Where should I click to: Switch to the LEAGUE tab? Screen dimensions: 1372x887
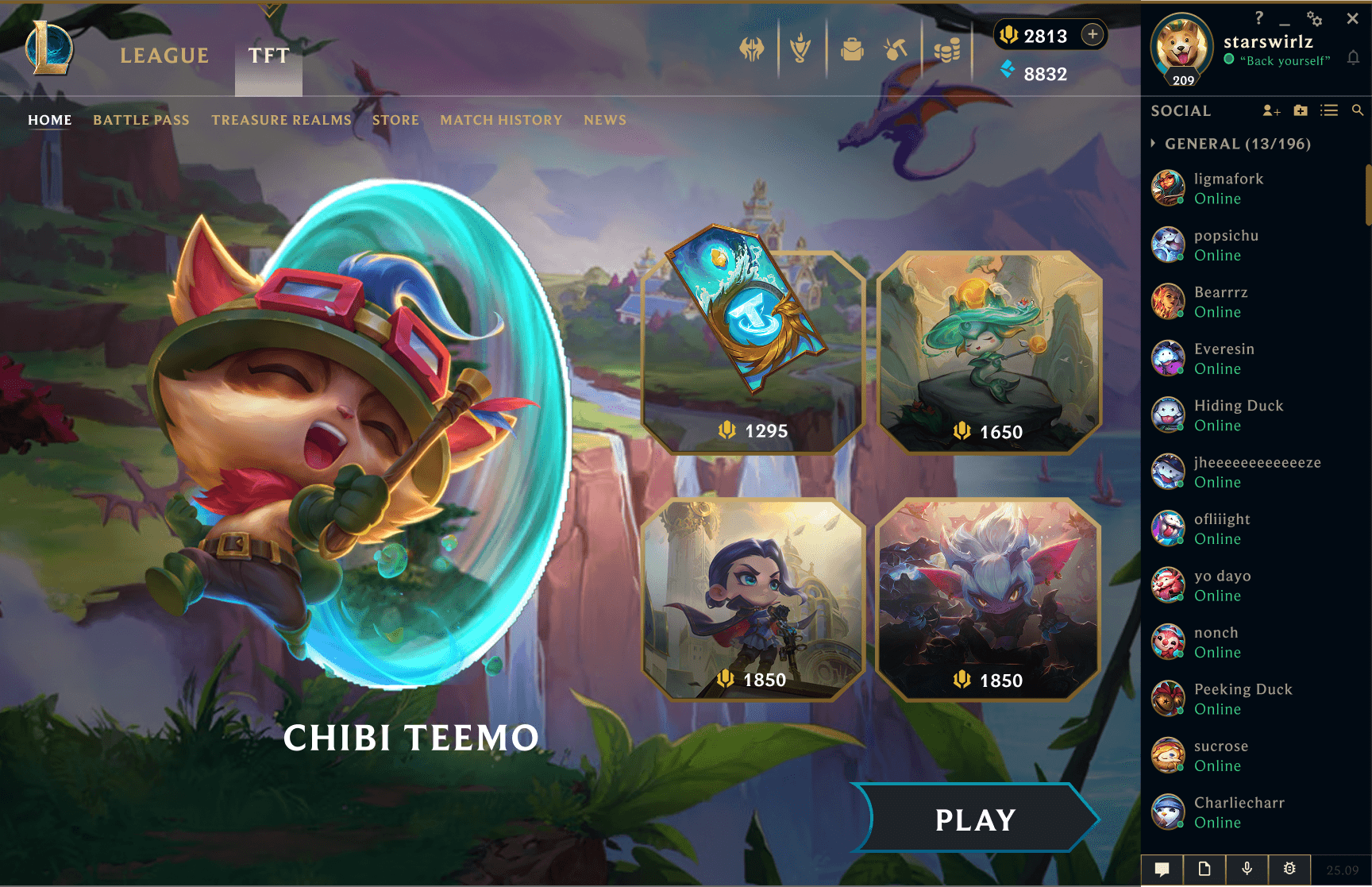click(164, 56)
